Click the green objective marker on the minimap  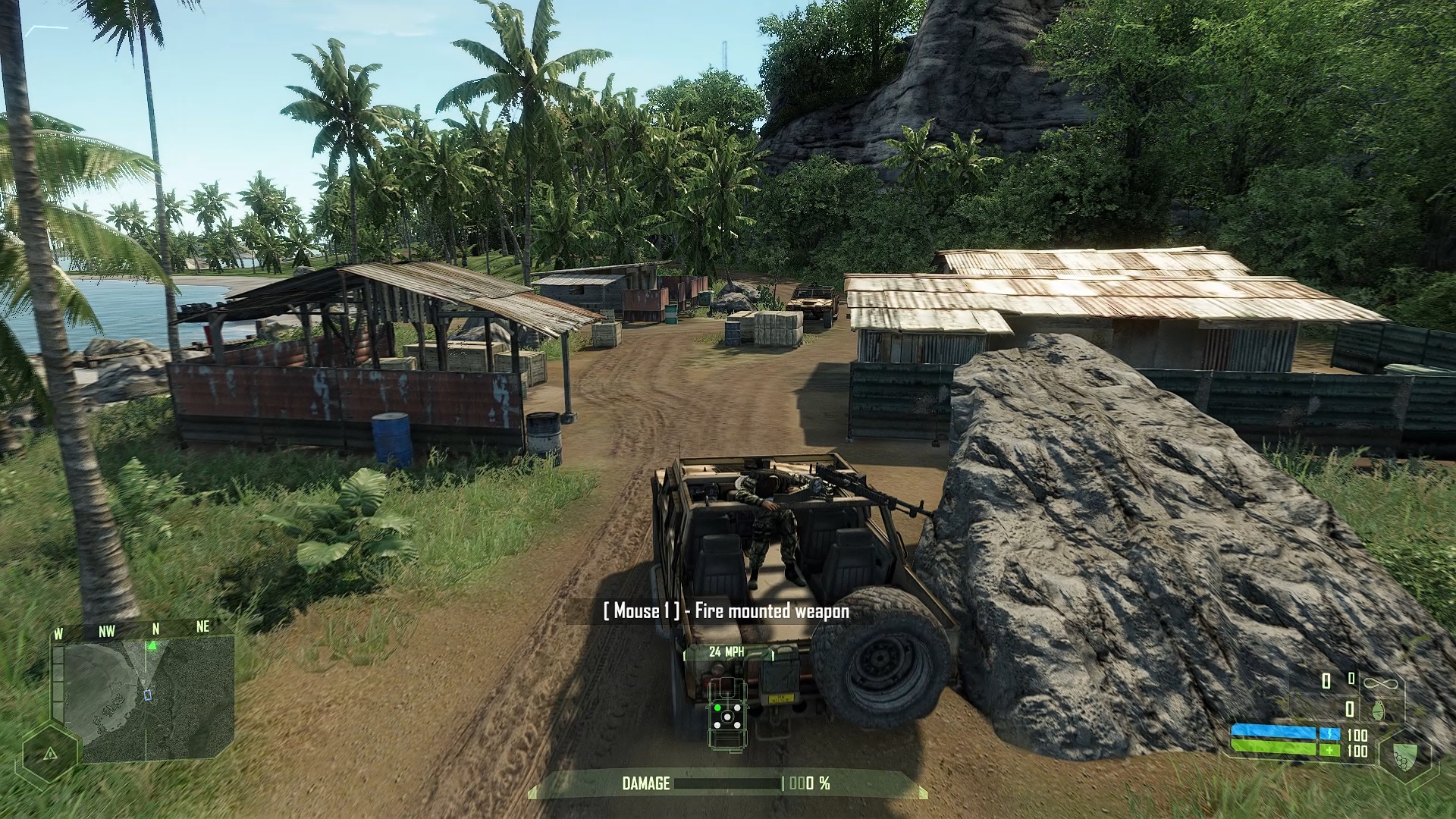[x=152, y=645]
